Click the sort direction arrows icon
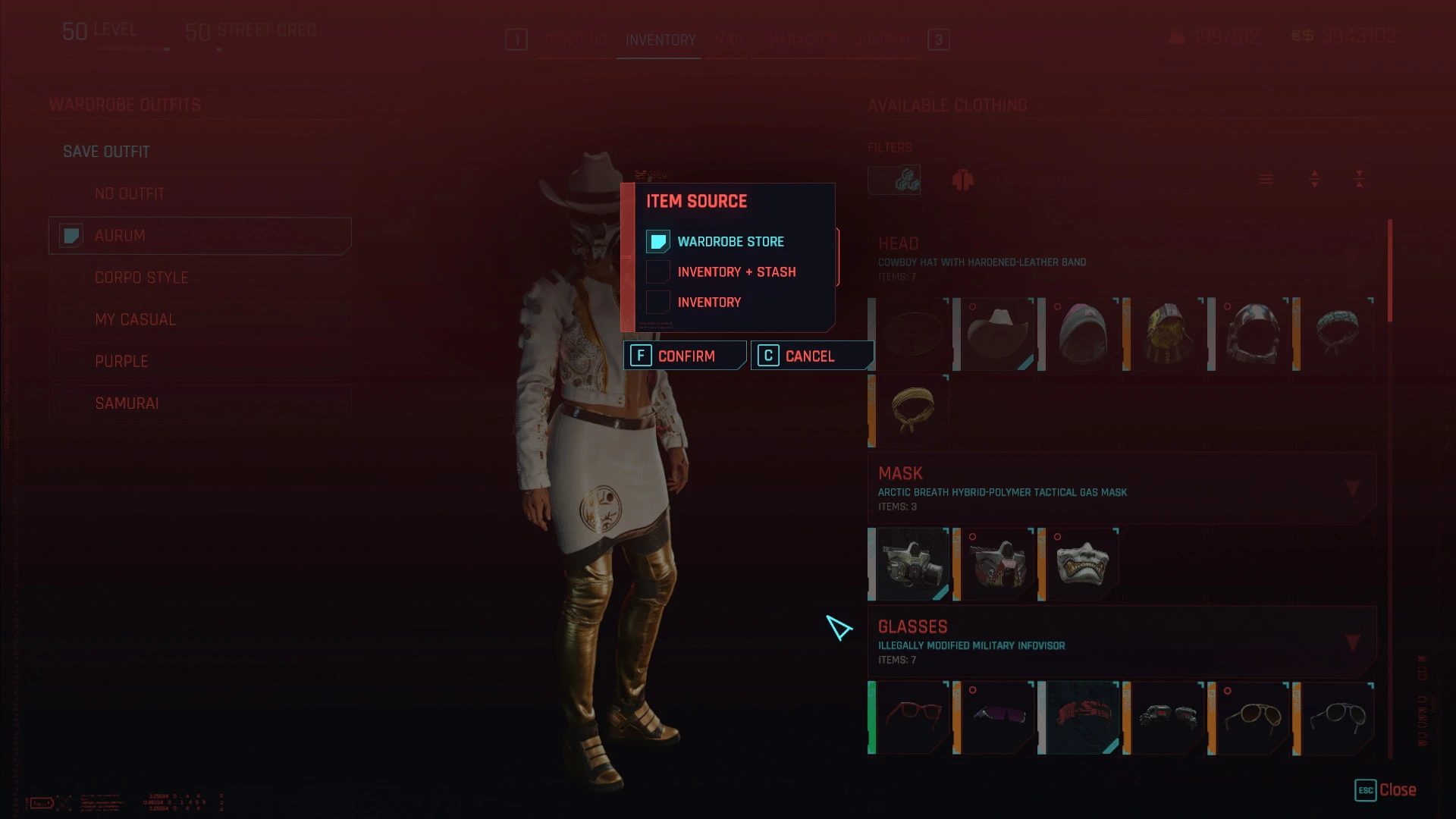1456x819 pixels. pyautogui.click(x=1314, y=180)
